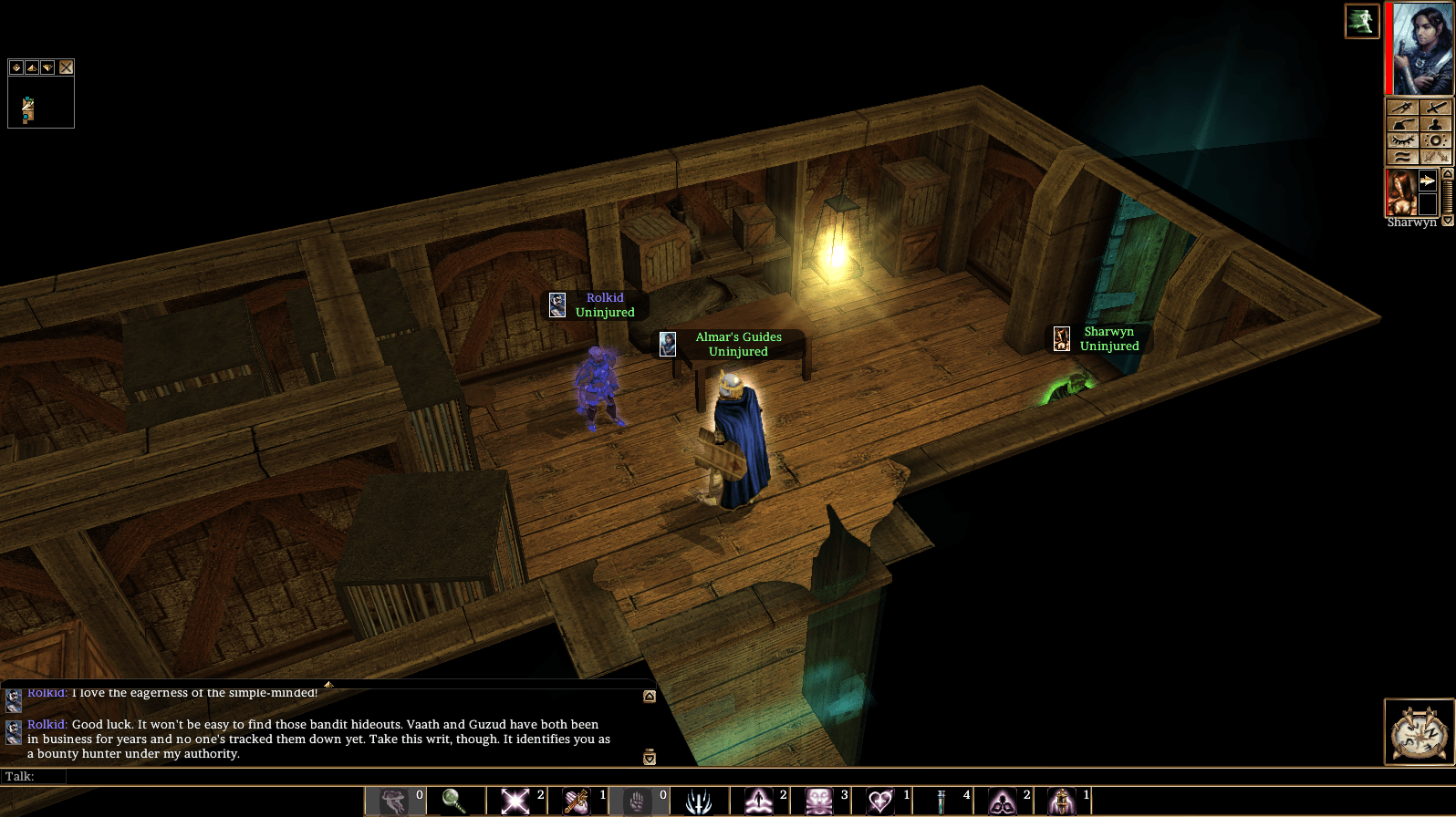Viewport: 1456px width, 817px height.
Task: Click the quill-and-sword journal icon in sidebar
Action: click(1401, 108)
